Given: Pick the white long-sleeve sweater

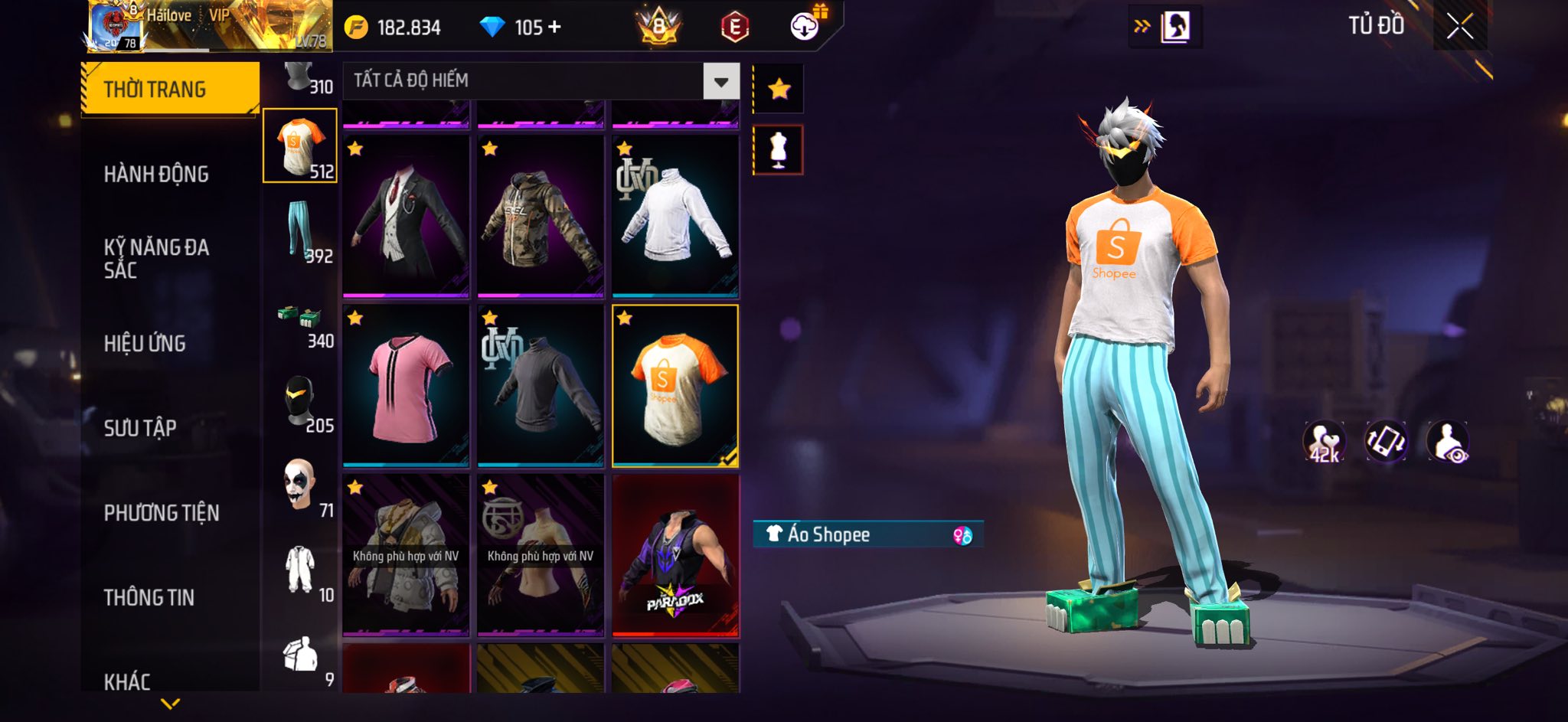Looking at the screenshot, I should pos(675,216).
